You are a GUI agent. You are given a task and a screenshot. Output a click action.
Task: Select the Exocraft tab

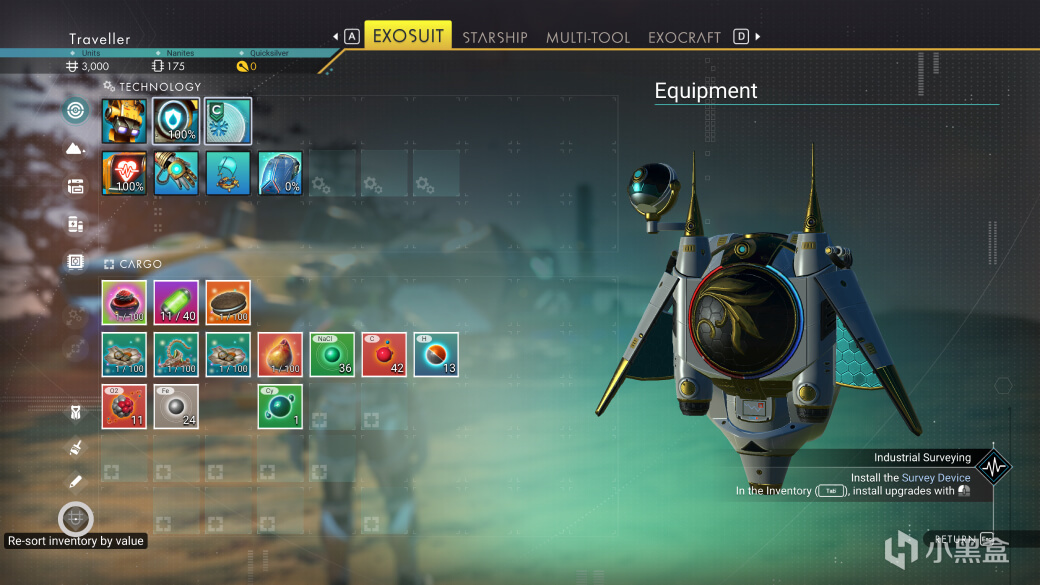(684, 37)
